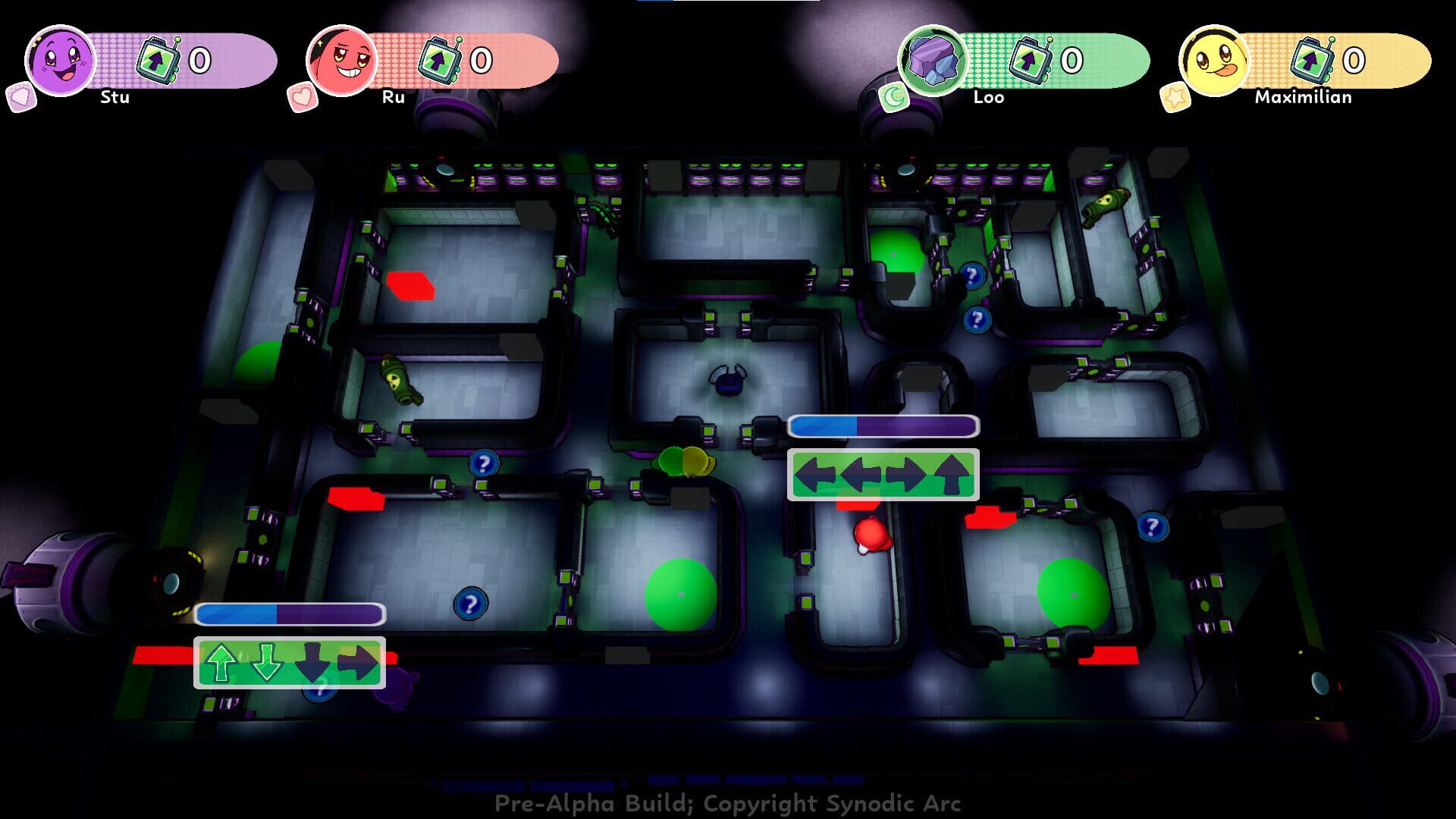
Task: Click the blue question mark tile near map center
Action: pos(483,464)
